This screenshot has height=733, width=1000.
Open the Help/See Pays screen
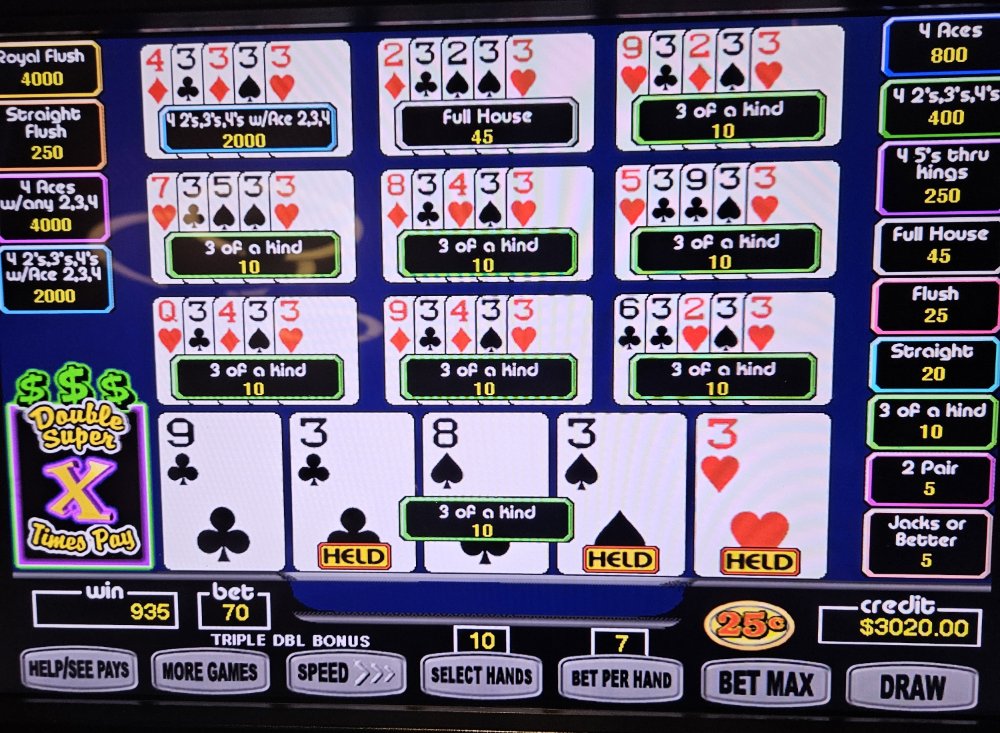[x=80, y=670]
